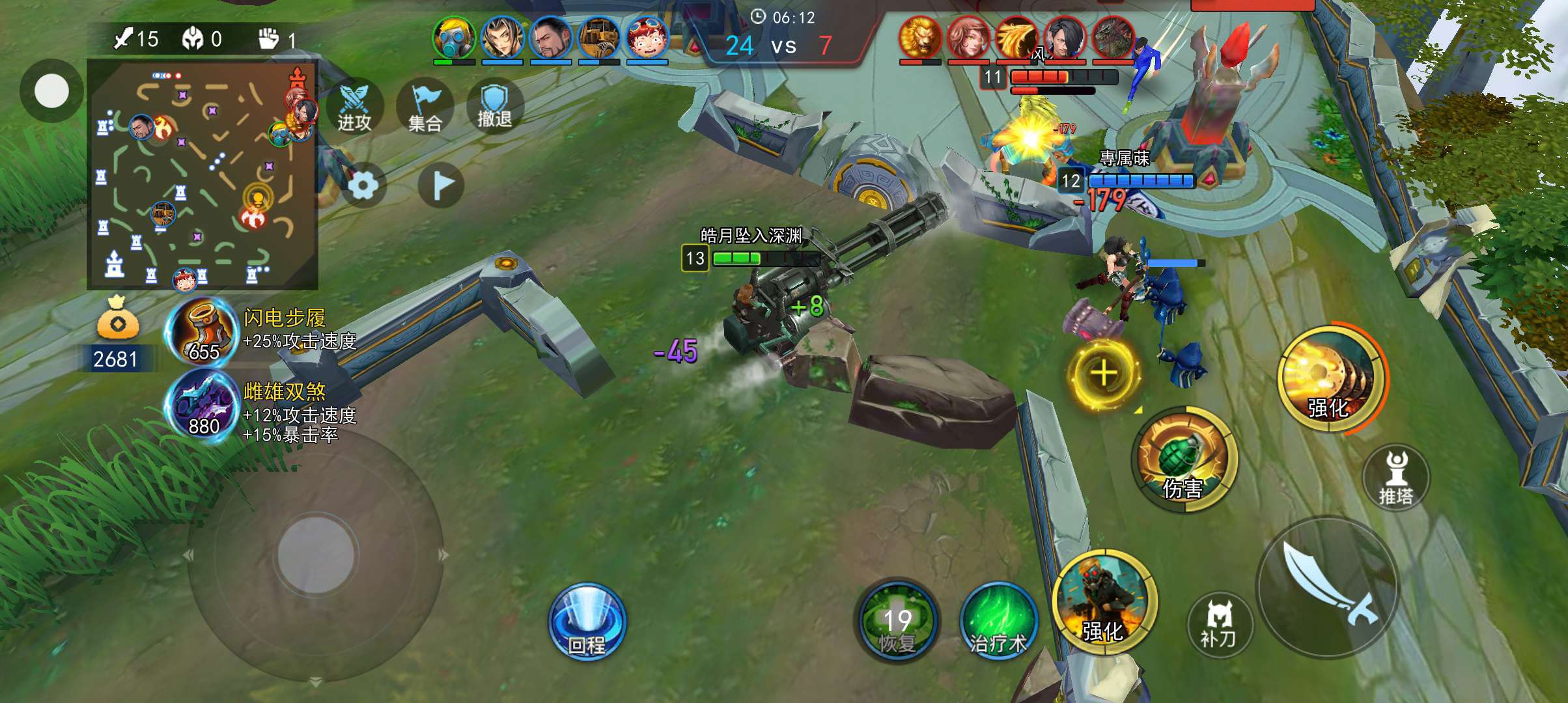Open the gold shop bag icon

(117, 319)
